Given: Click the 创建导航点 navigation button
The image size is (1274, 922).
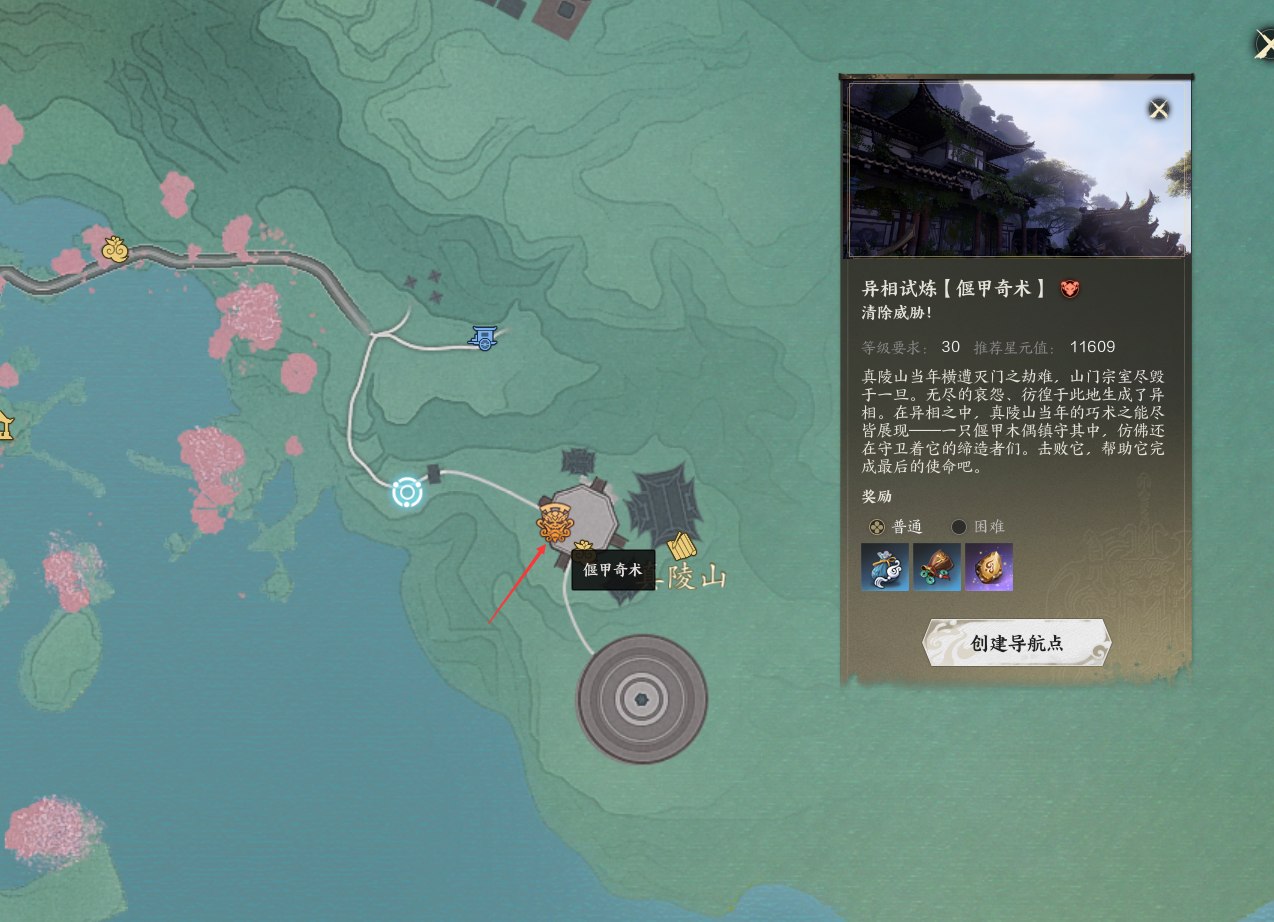Looking at the screenshot, I should click(x=1016, y=643).
